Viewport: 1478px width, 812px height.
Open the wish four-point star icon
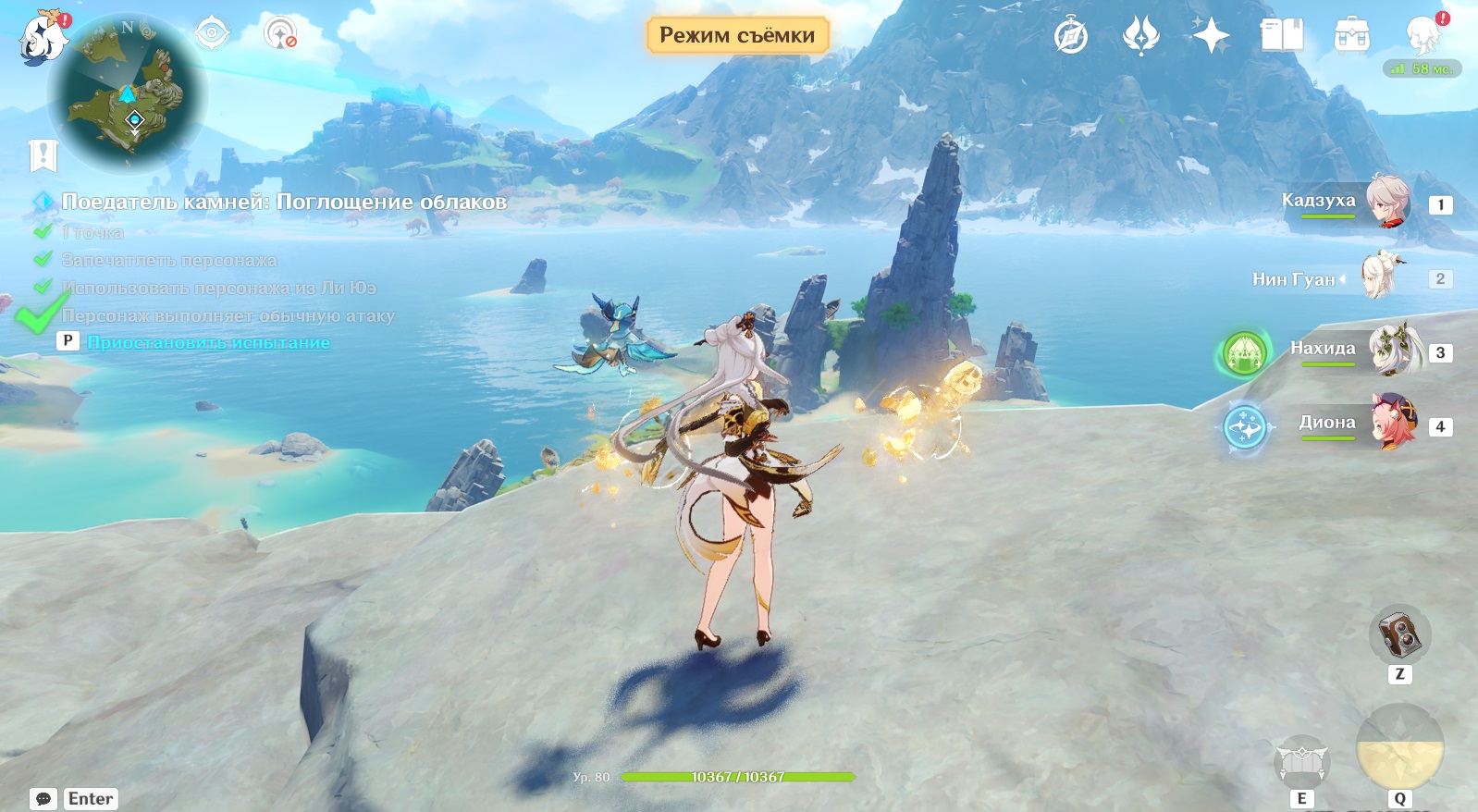pyautogui.click(x=1211, y=36)
